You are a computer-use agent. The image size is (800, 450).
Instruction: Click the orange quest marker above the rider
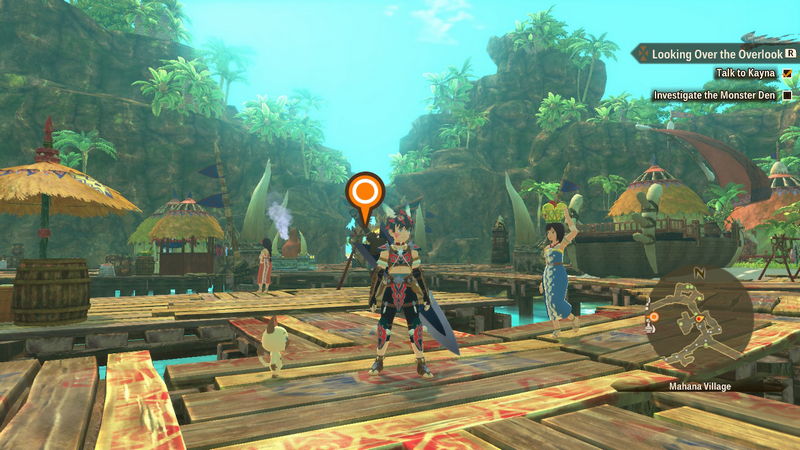pyautogui.click(x=364, y=191)
